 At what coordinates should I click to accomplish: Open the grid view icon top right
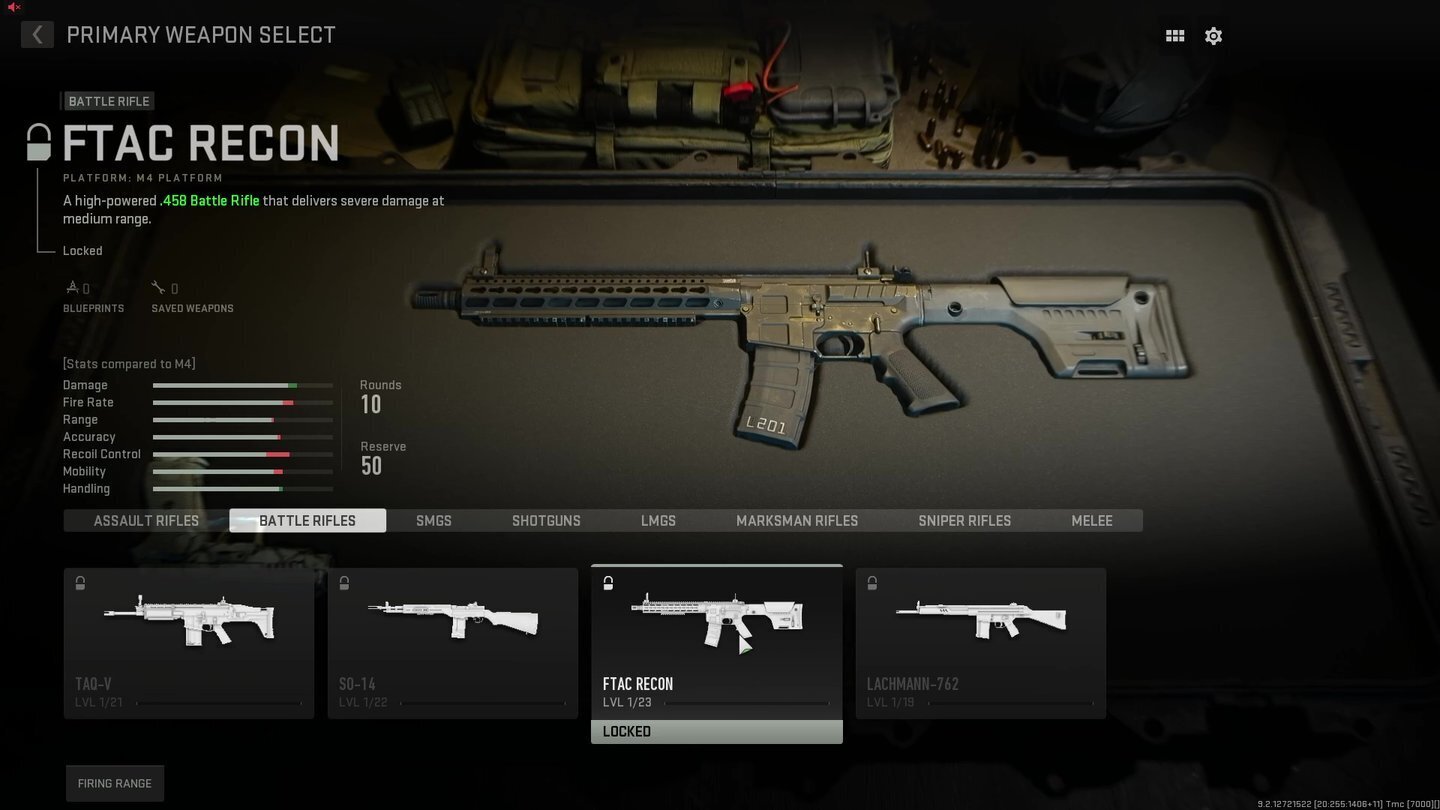[1175, 35]
